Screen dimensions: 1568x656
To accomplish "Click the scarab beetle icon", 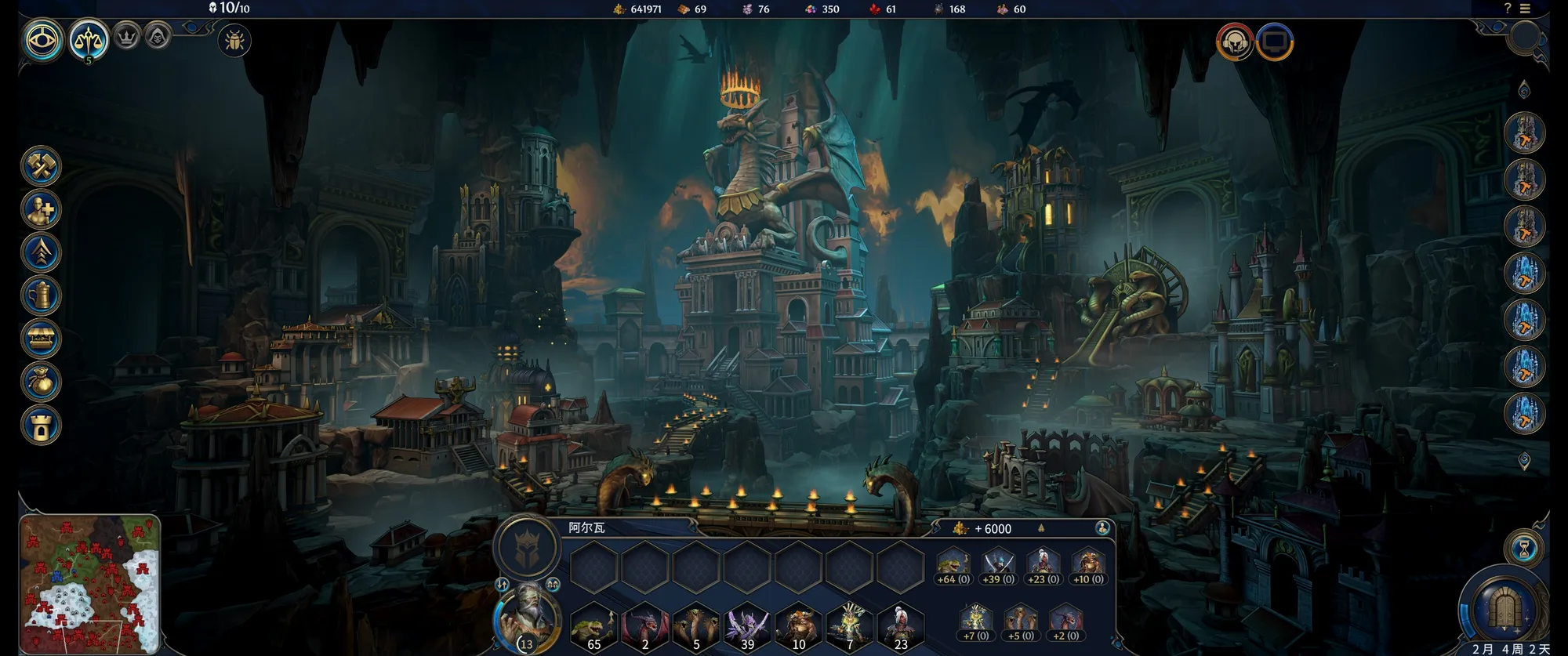I will [x=234, y=41].
